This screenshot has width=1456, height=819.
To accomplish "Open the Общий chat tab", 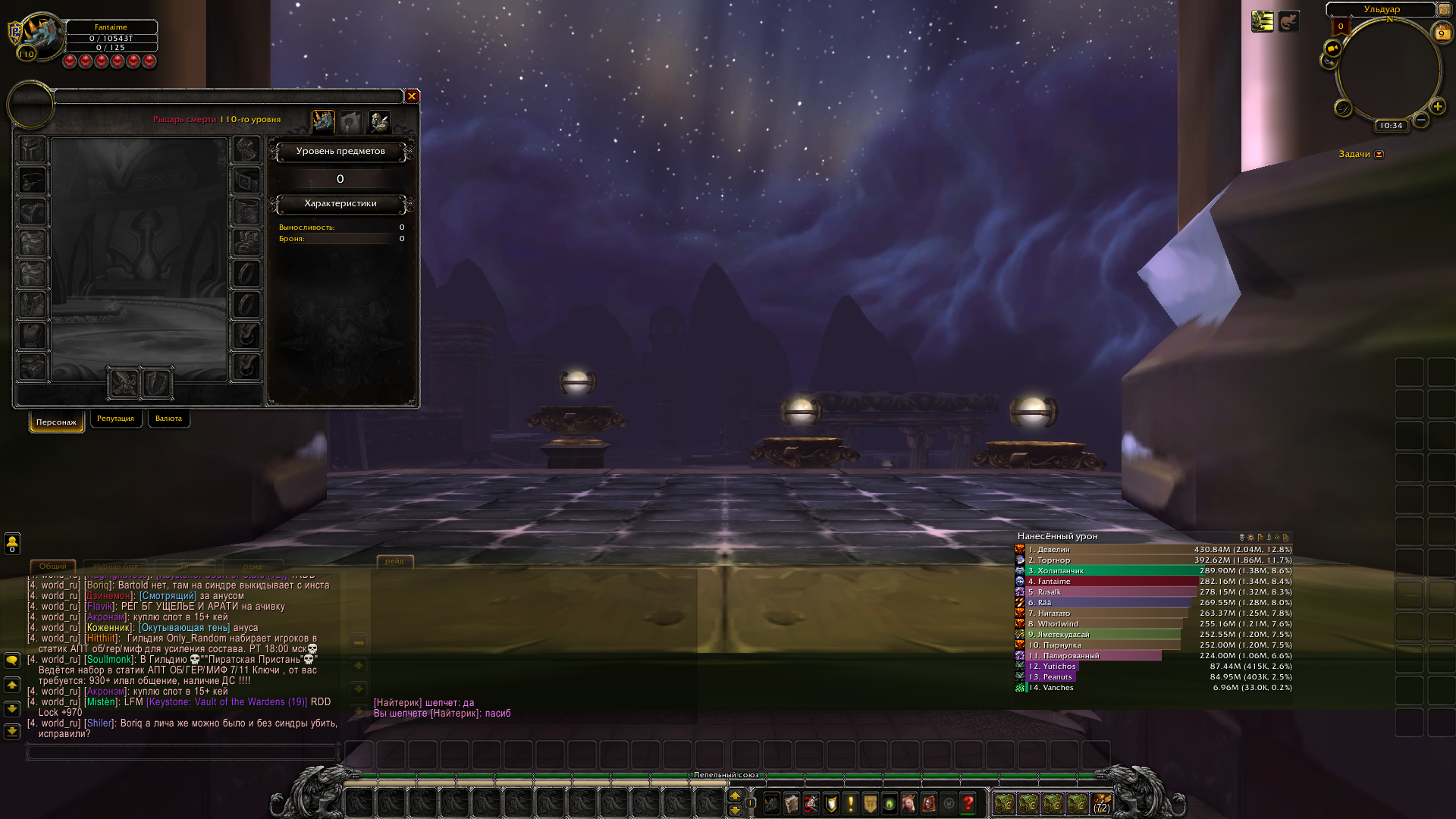I will 52,566.
